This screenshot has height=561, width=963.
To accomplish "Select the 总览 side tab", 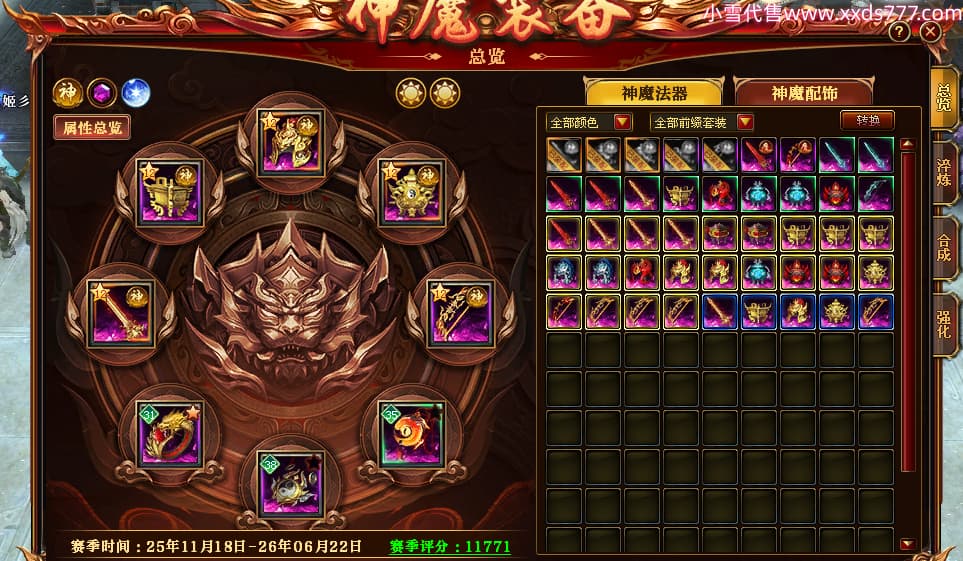I will [943, 97].
